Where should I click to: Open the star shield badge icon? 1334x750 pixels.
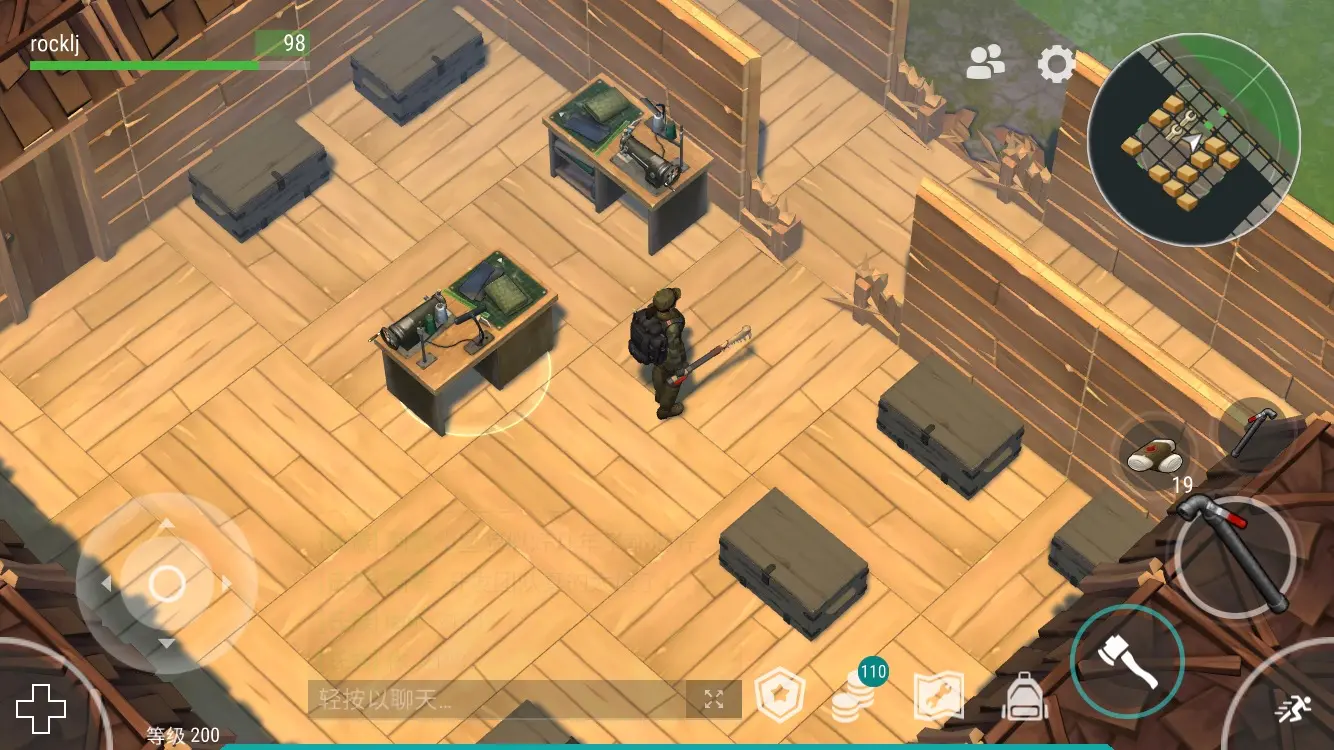[779, 696]
